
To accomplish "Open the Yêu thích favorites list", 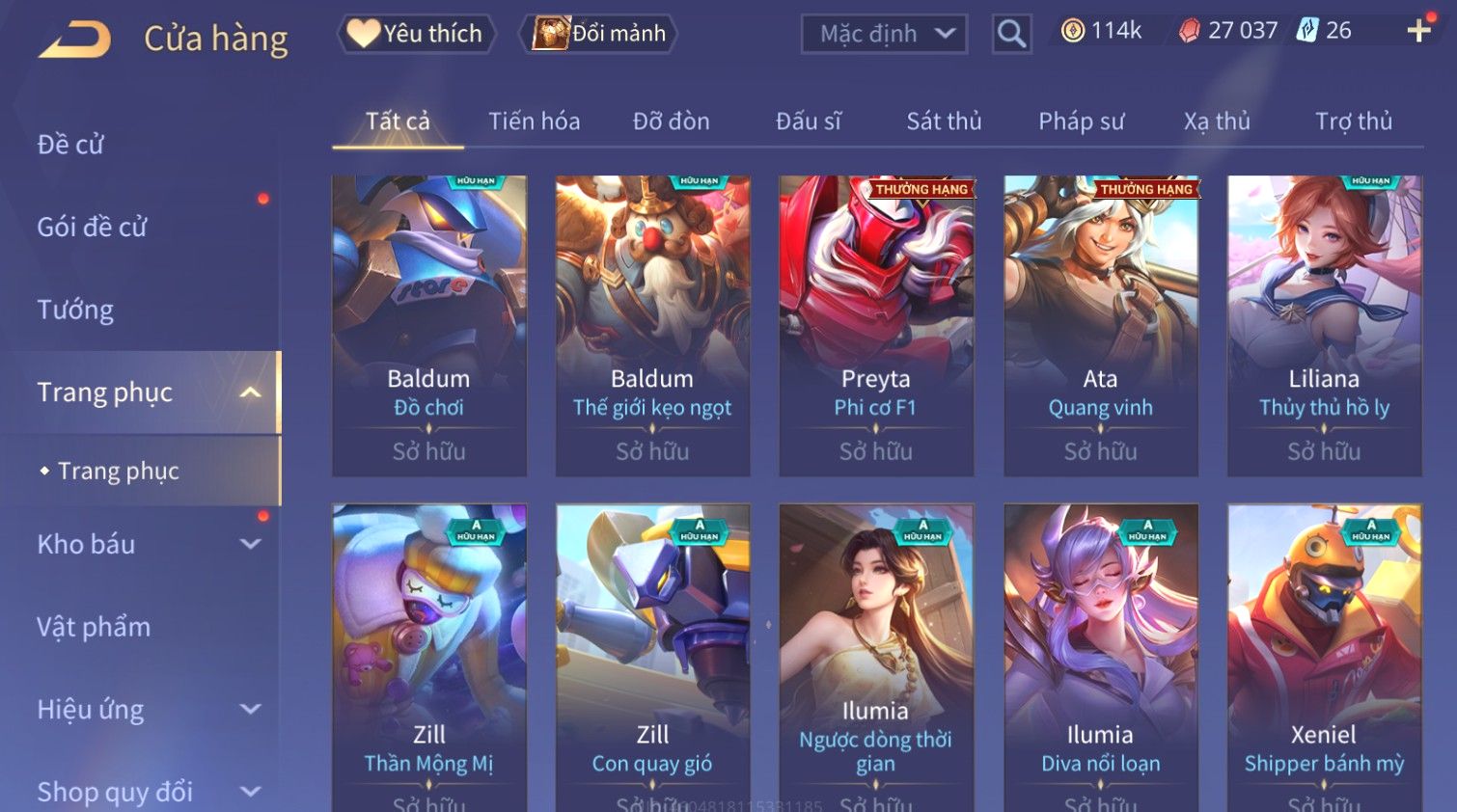I will point(416,34).
